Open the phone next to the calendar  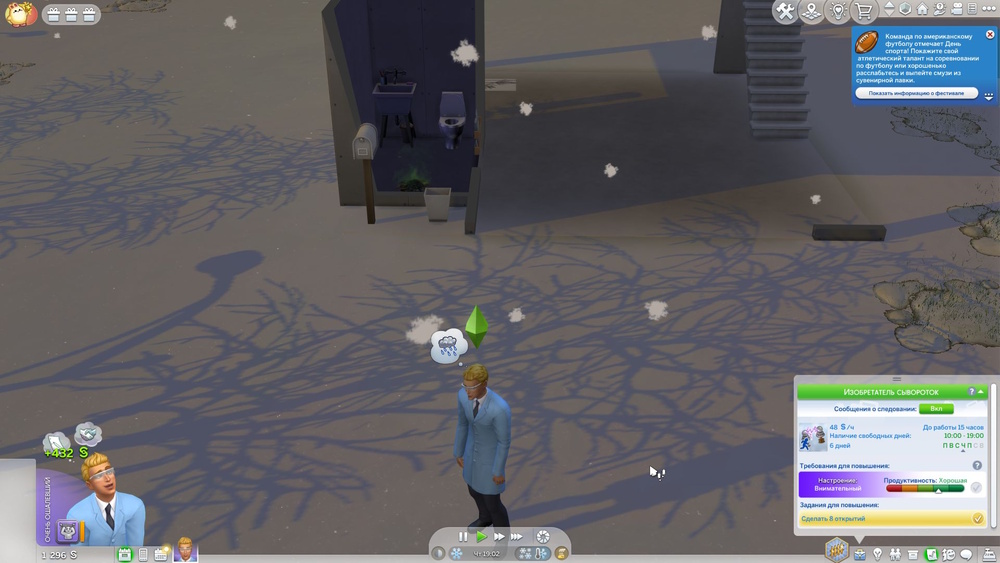click(143, 554)
